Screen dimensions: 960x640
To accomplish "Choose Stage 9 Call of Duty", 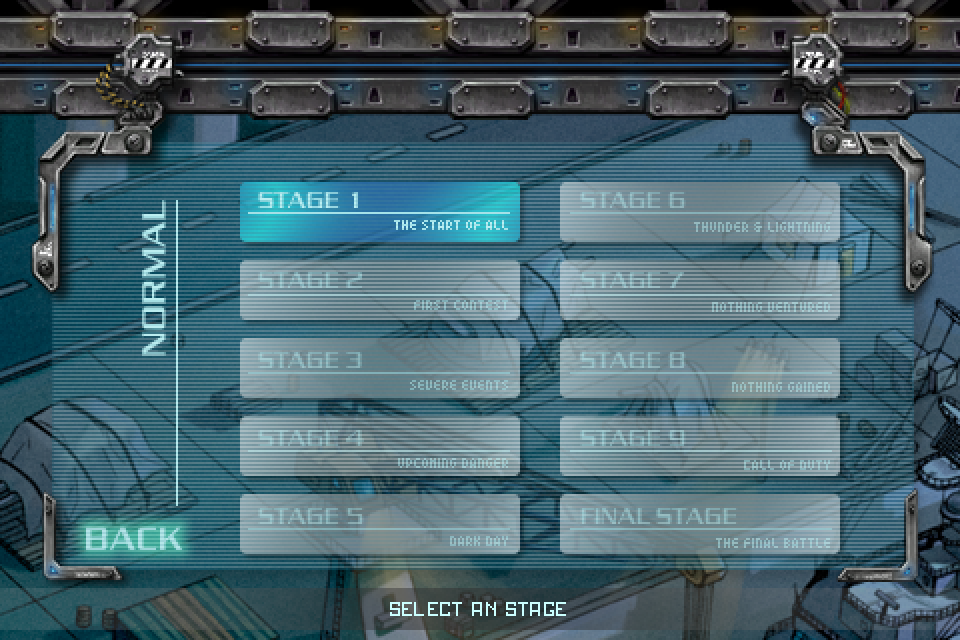I will tap(700, 446).
